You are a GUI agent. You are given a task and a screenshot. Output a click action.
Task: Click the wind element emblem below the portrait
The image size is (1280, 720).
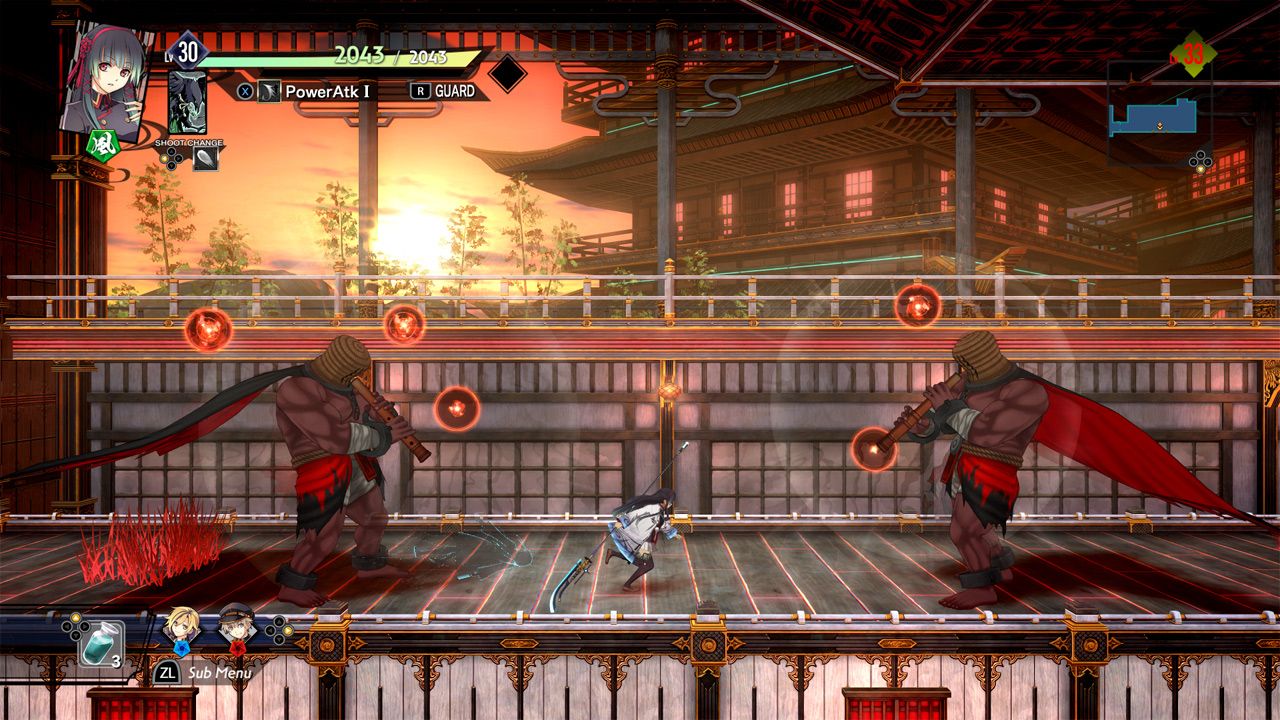[x=103, y=146]
